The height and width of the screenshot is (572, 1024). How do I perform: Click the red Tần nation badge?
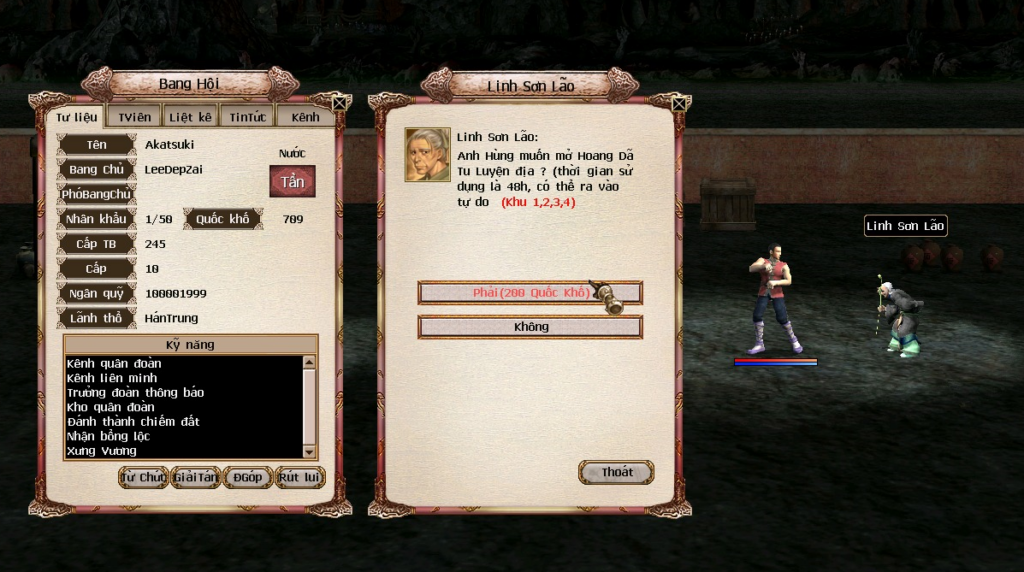pos(292,182)
